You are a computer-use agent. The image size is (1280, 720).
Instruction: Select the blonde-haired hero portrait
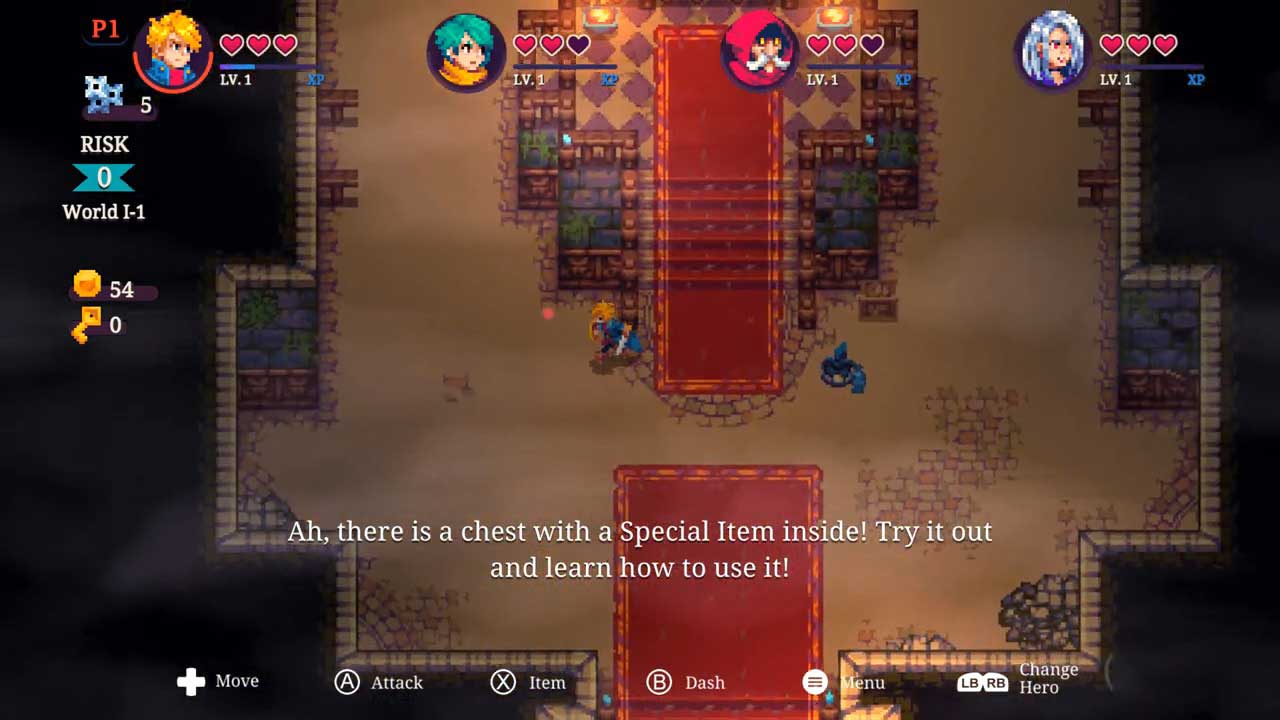tap(172, 51)
